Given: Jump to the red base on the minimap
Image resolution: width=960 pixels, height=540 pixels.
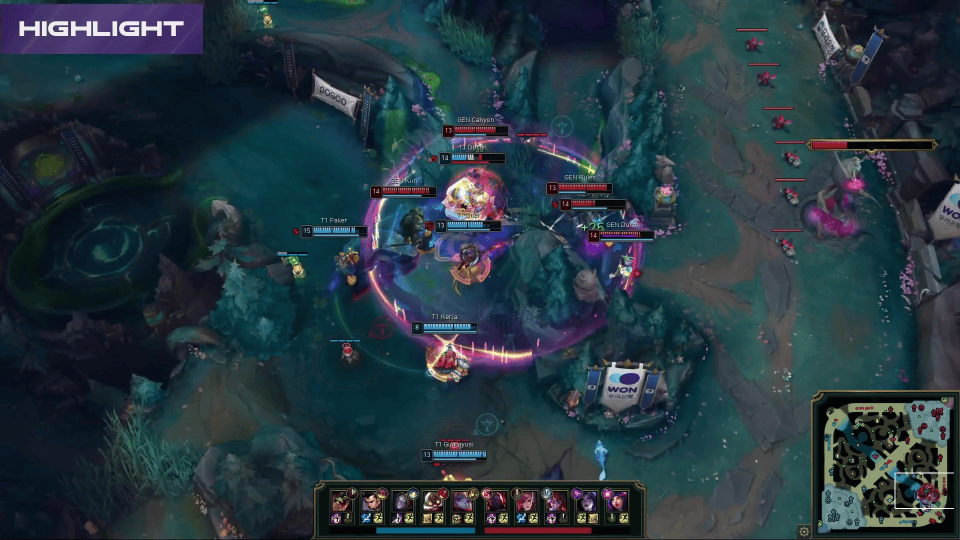Looking at the screenshot, I should [937, 407].
